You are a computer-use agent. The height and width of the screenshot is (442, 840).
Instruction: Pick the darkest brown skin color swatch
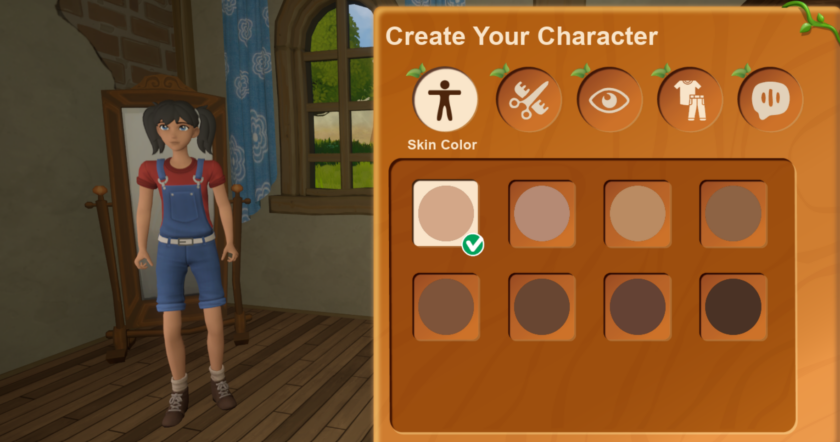(733, 307)
